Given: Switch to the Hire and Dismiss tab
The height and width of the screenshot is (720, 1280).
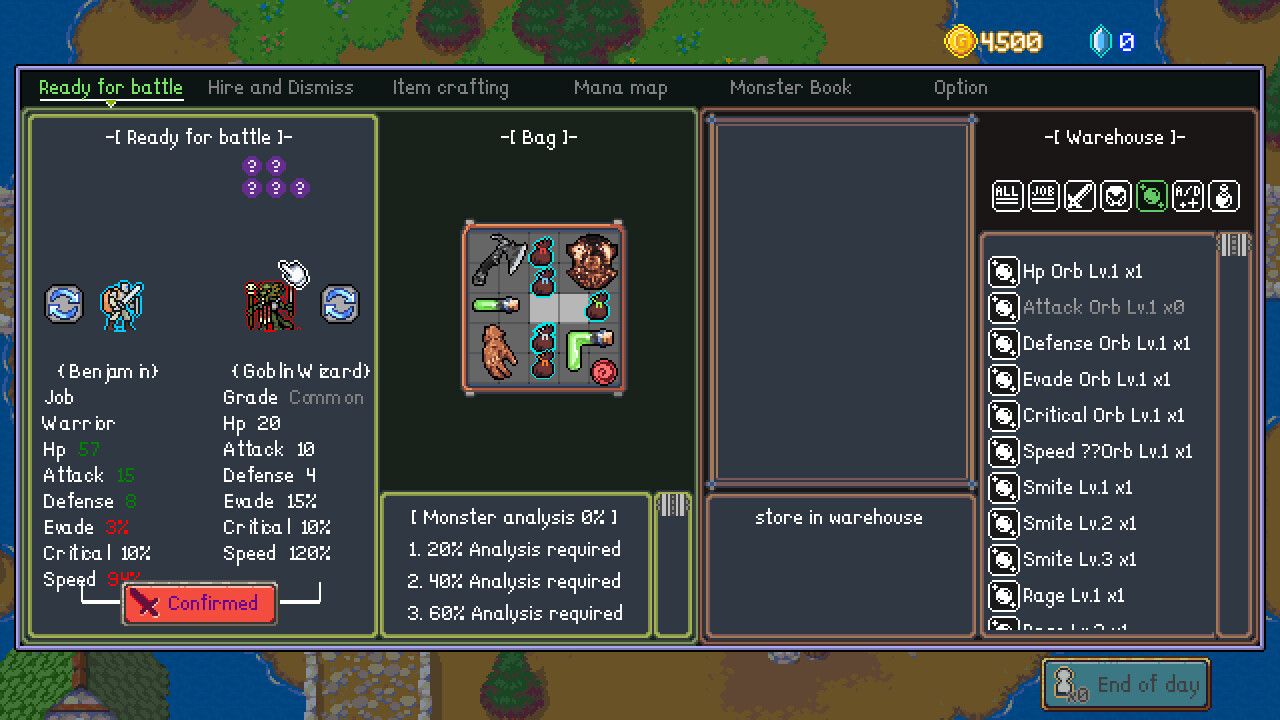Looking at the screenshot, I should pyautogui.click(x=280, y=87).
